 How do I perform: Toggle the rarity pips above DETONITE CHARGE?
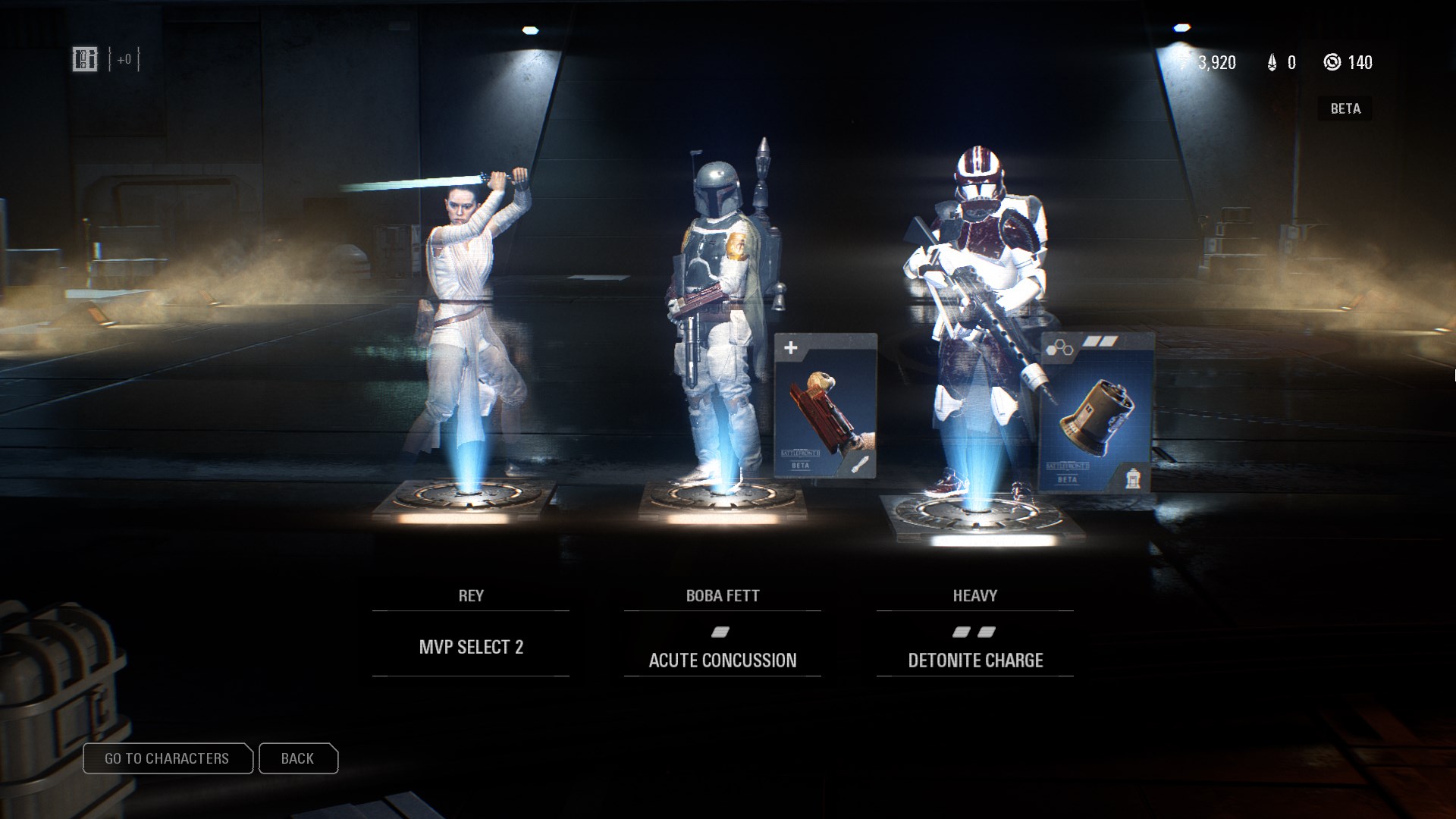click(975, 631)
